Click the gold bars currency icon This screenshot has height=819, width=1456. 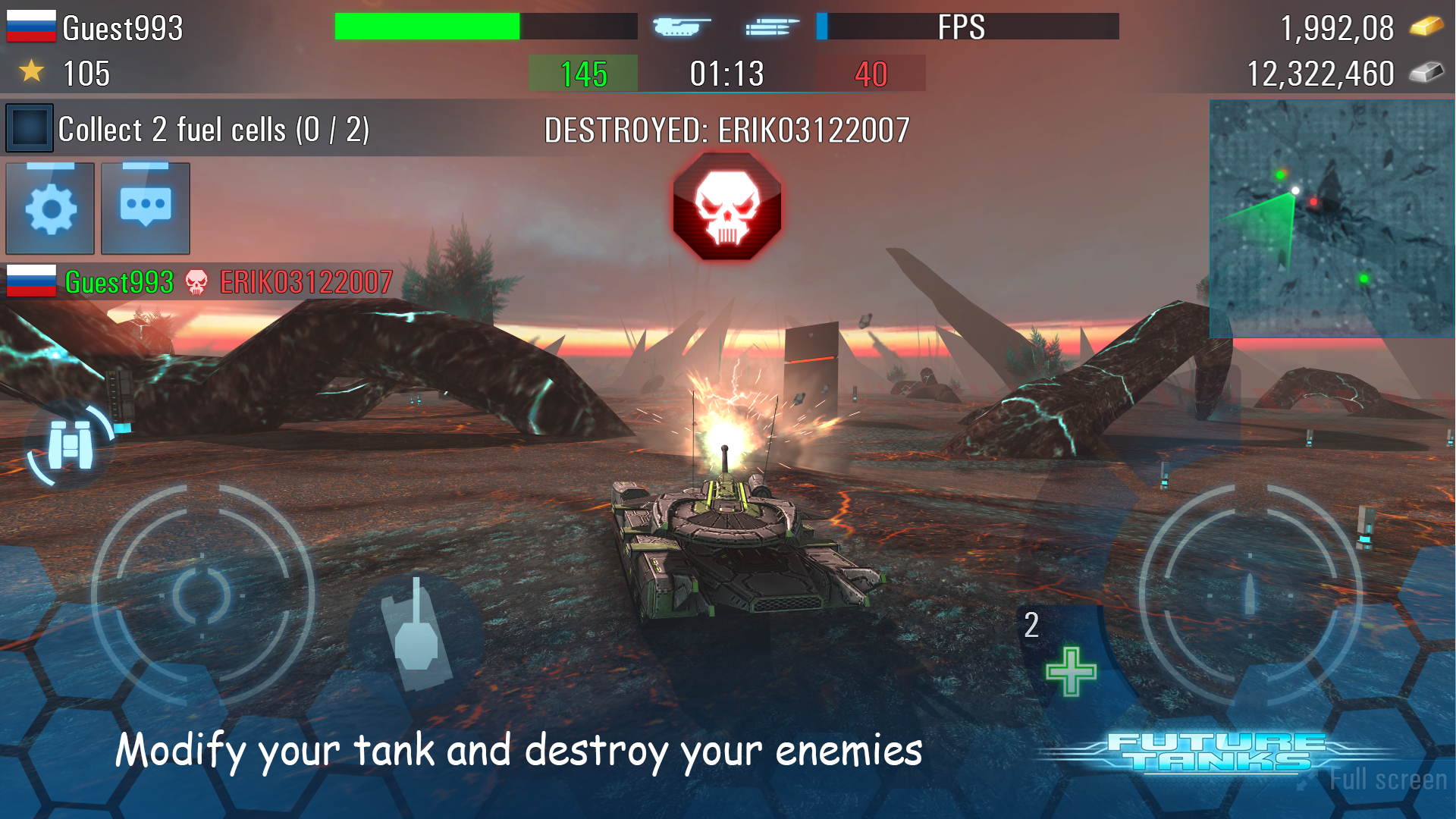(x=1429, y=27)
